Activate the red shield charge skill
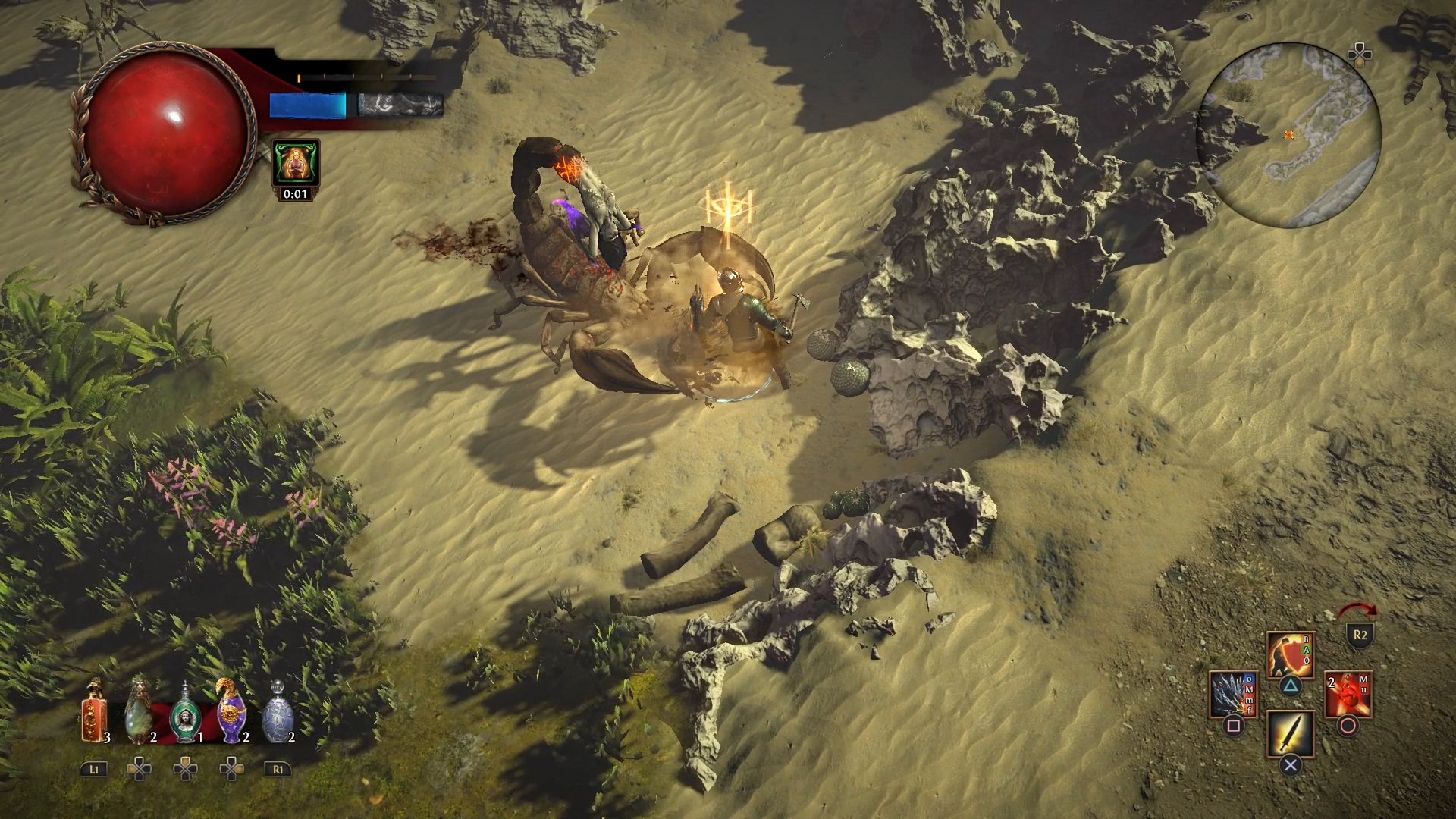The height and width of the screenshot is (819, 1456). click(1290, 654)
